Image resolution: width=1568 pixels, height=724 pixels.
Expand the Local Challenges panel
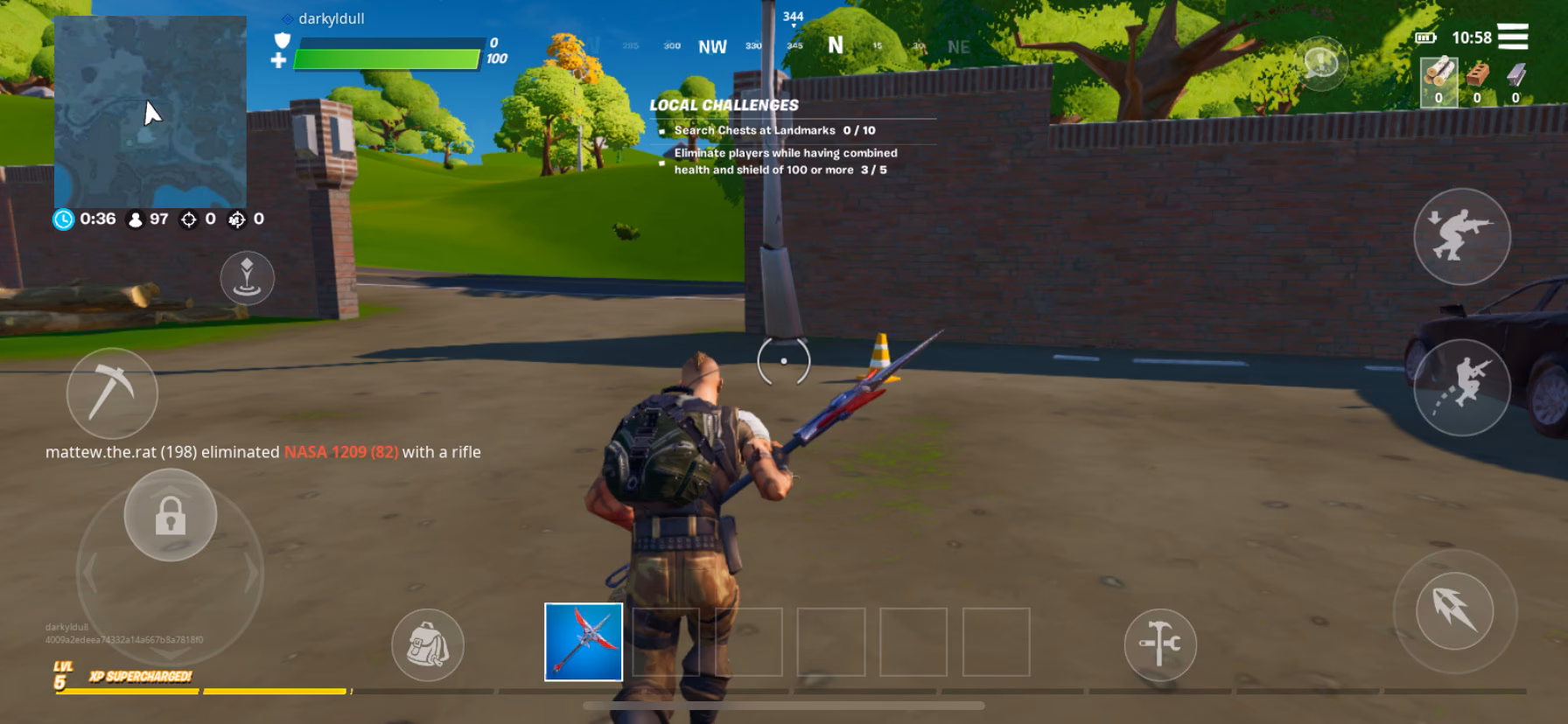pos(724,103)
